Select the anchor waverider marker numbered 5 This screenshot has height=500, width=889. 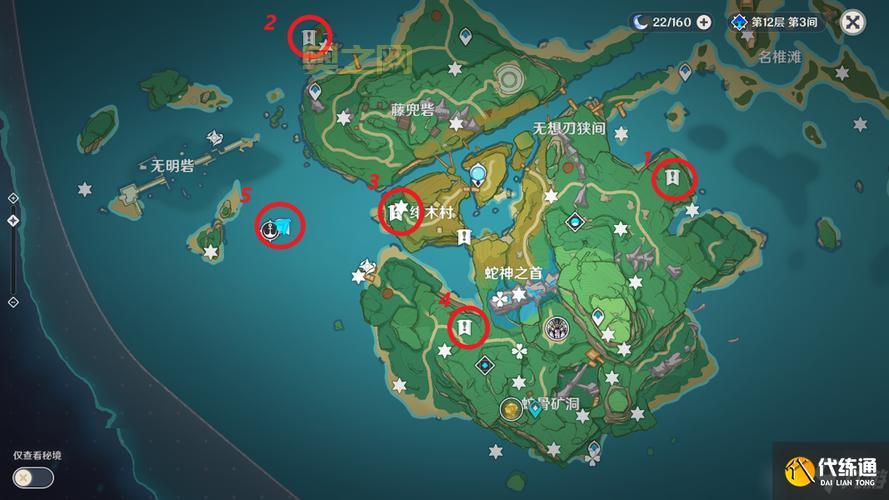coord(269,230)
